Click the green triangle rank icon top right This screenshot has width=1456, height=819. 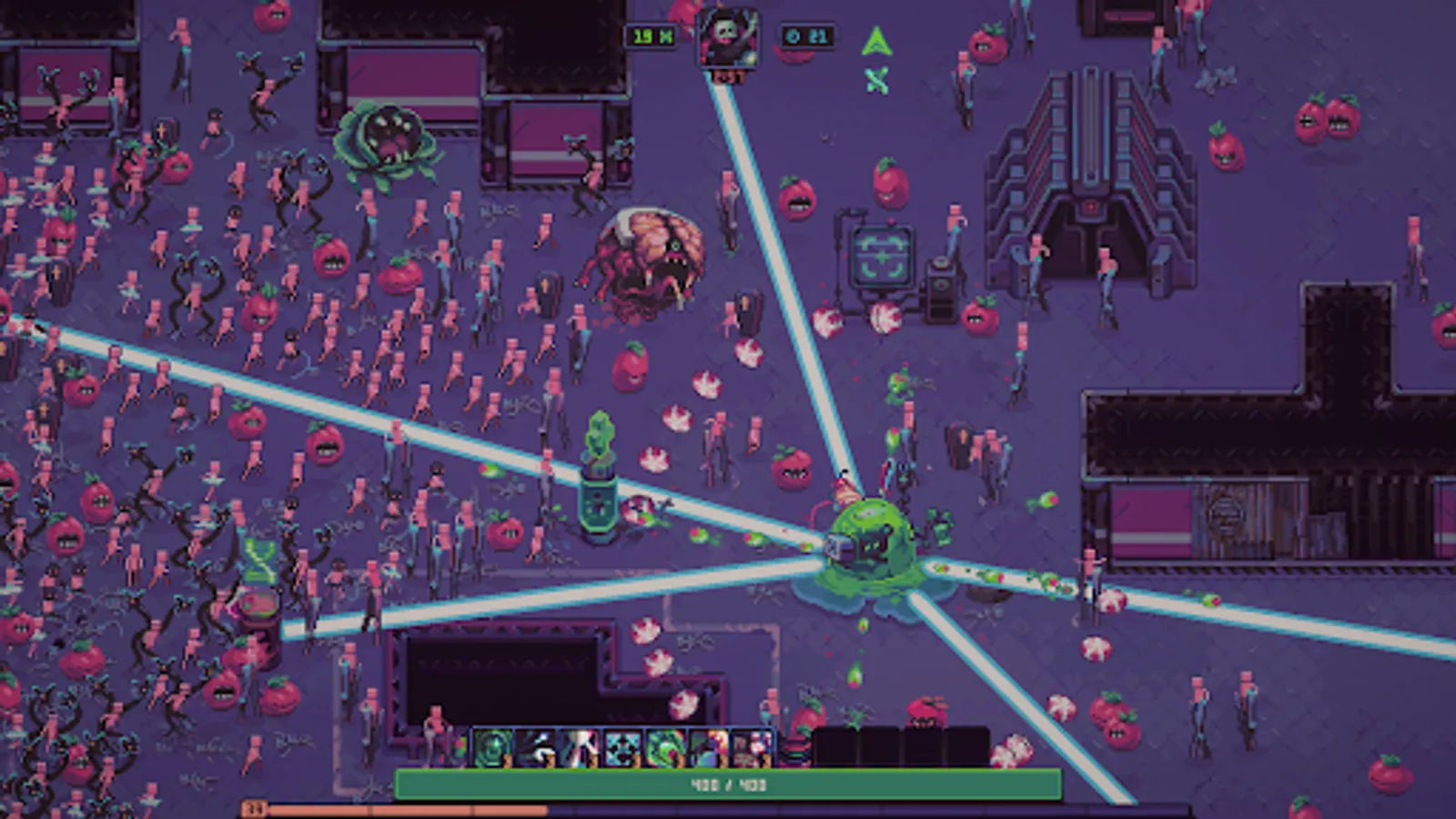click(875, 43)
